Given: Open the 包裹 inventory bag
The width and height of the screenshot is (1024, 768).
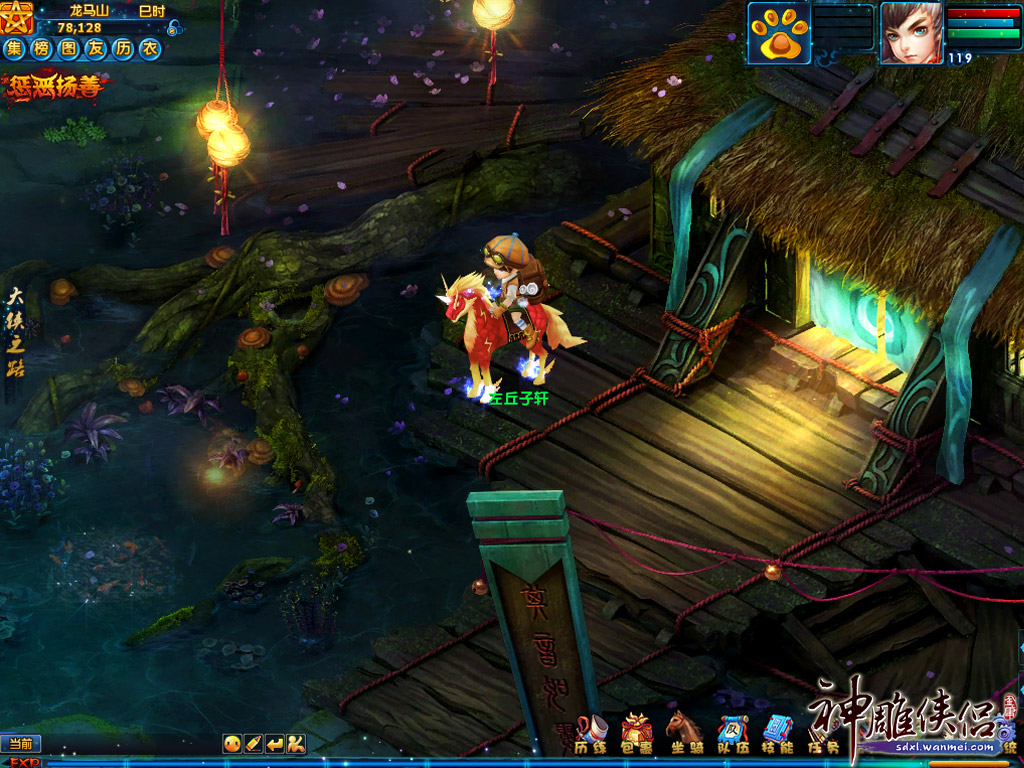Looking at the screenshot, I should pyautogui.click(x=637, y=732).
